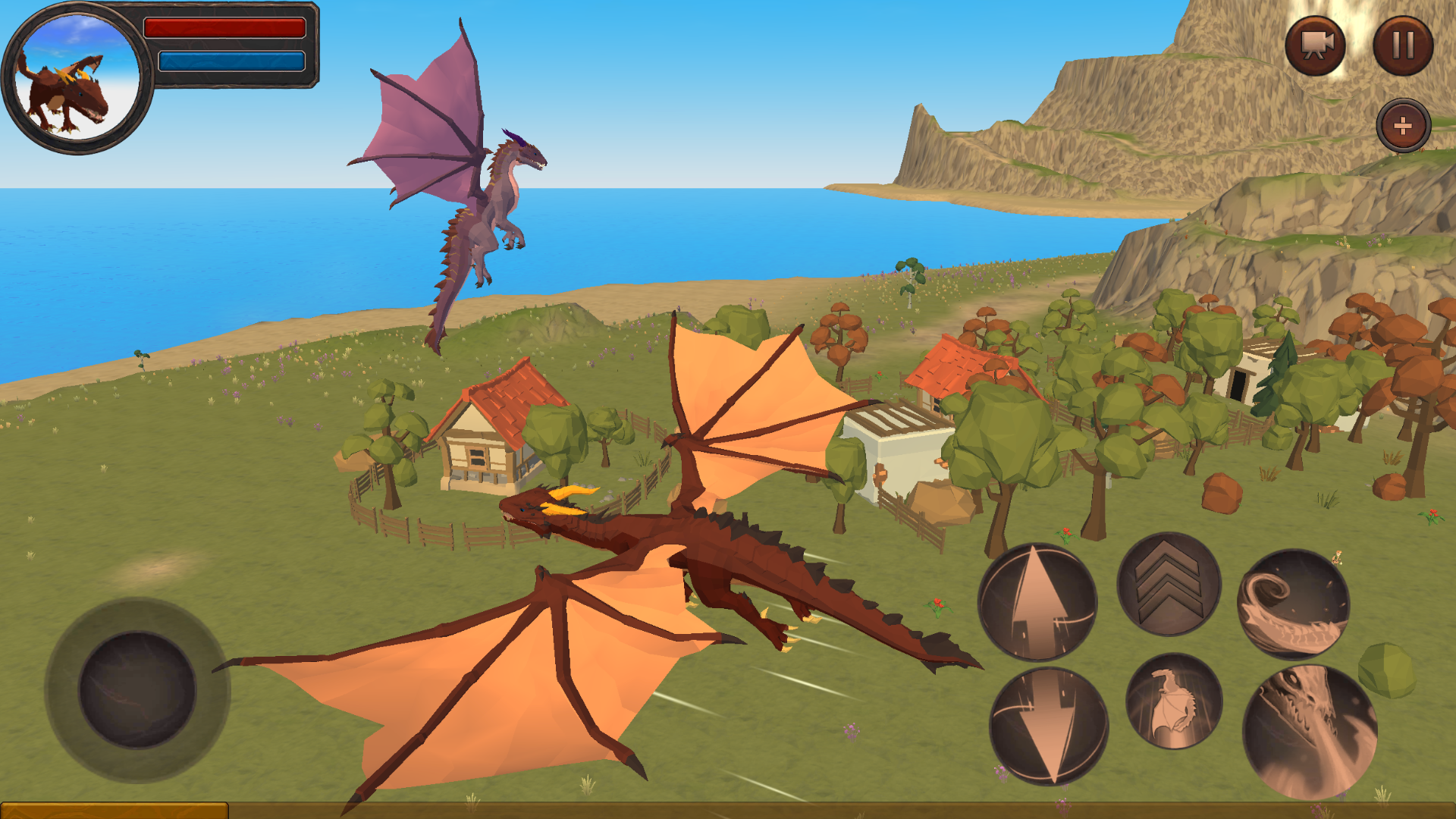
Task: Switch camera view with the film camera icon
Action: click(1316, 45)
